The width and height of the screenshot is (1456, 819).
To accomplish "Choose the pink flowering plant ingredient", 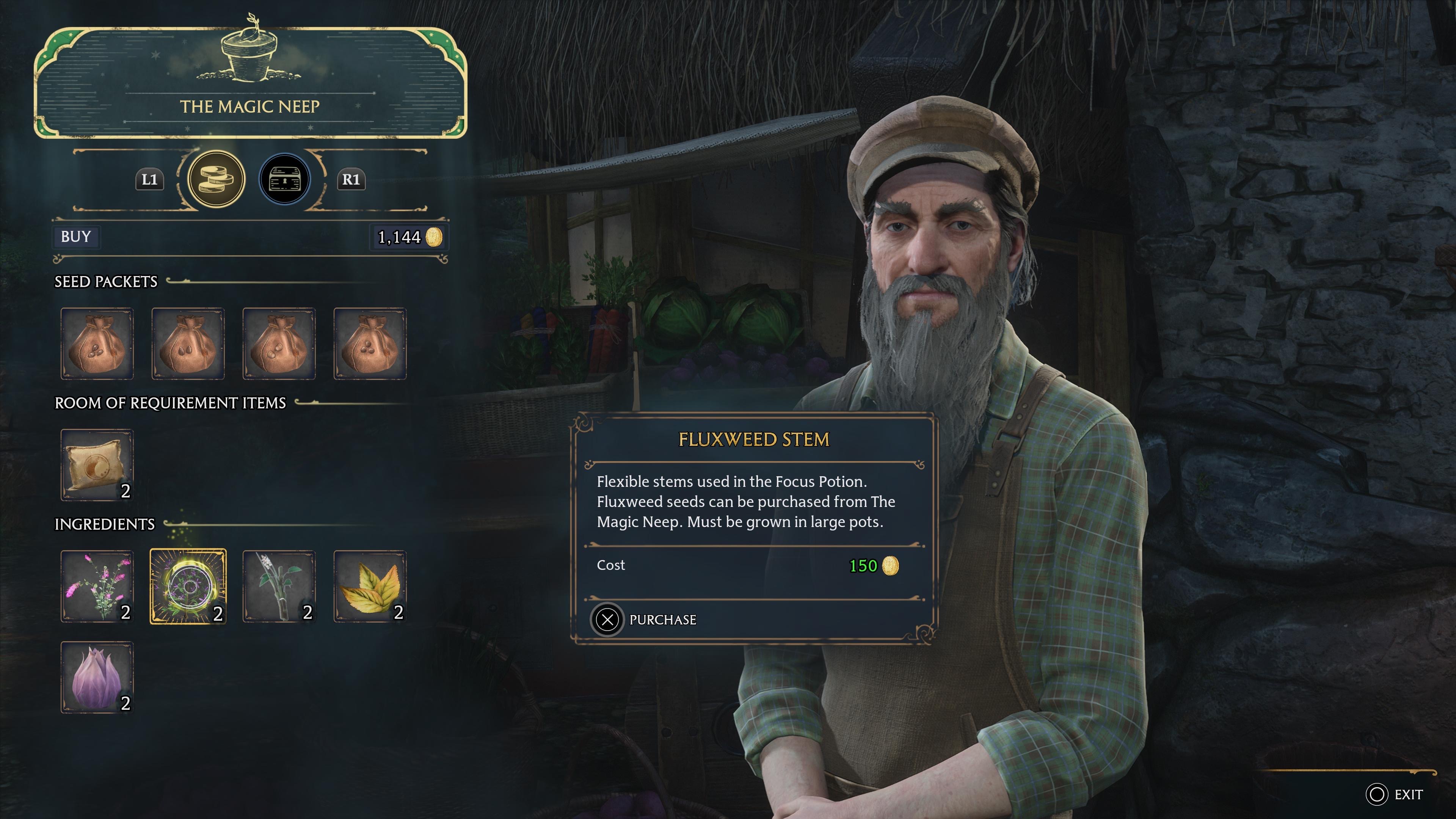I will [x=97, y=586].
